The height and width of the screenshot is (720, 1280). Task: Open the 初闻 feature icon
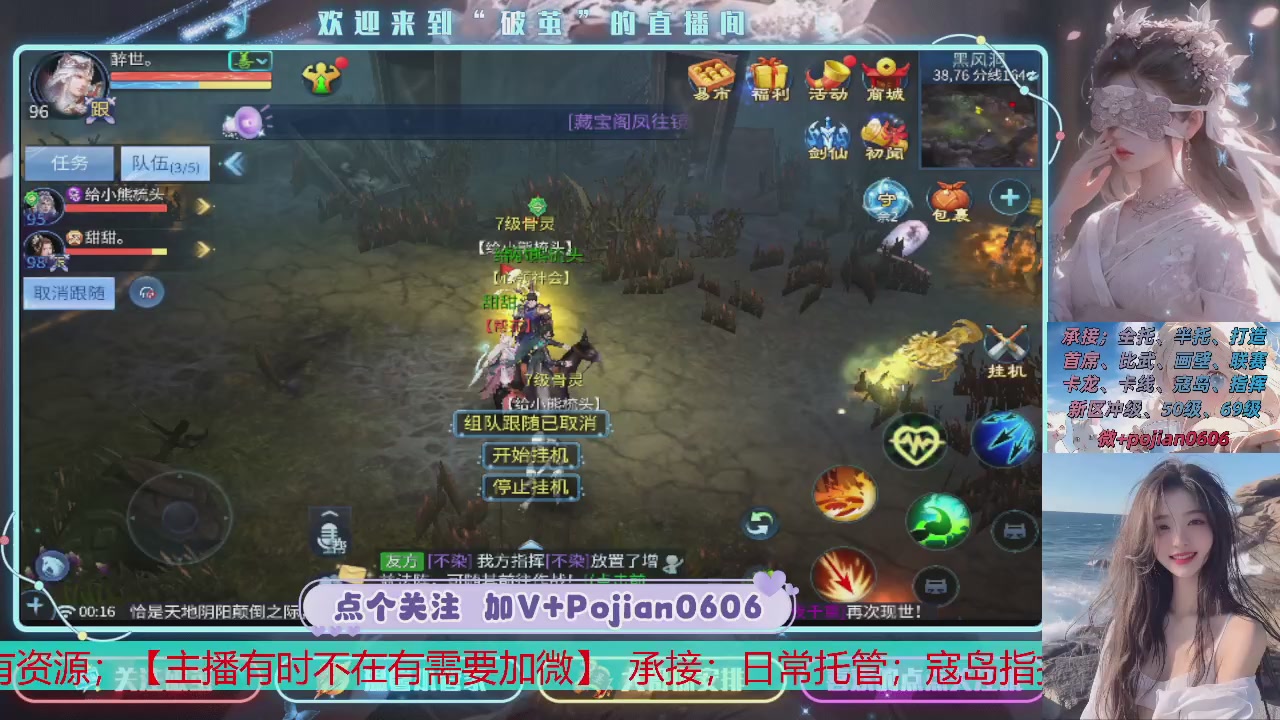point(883,135)
